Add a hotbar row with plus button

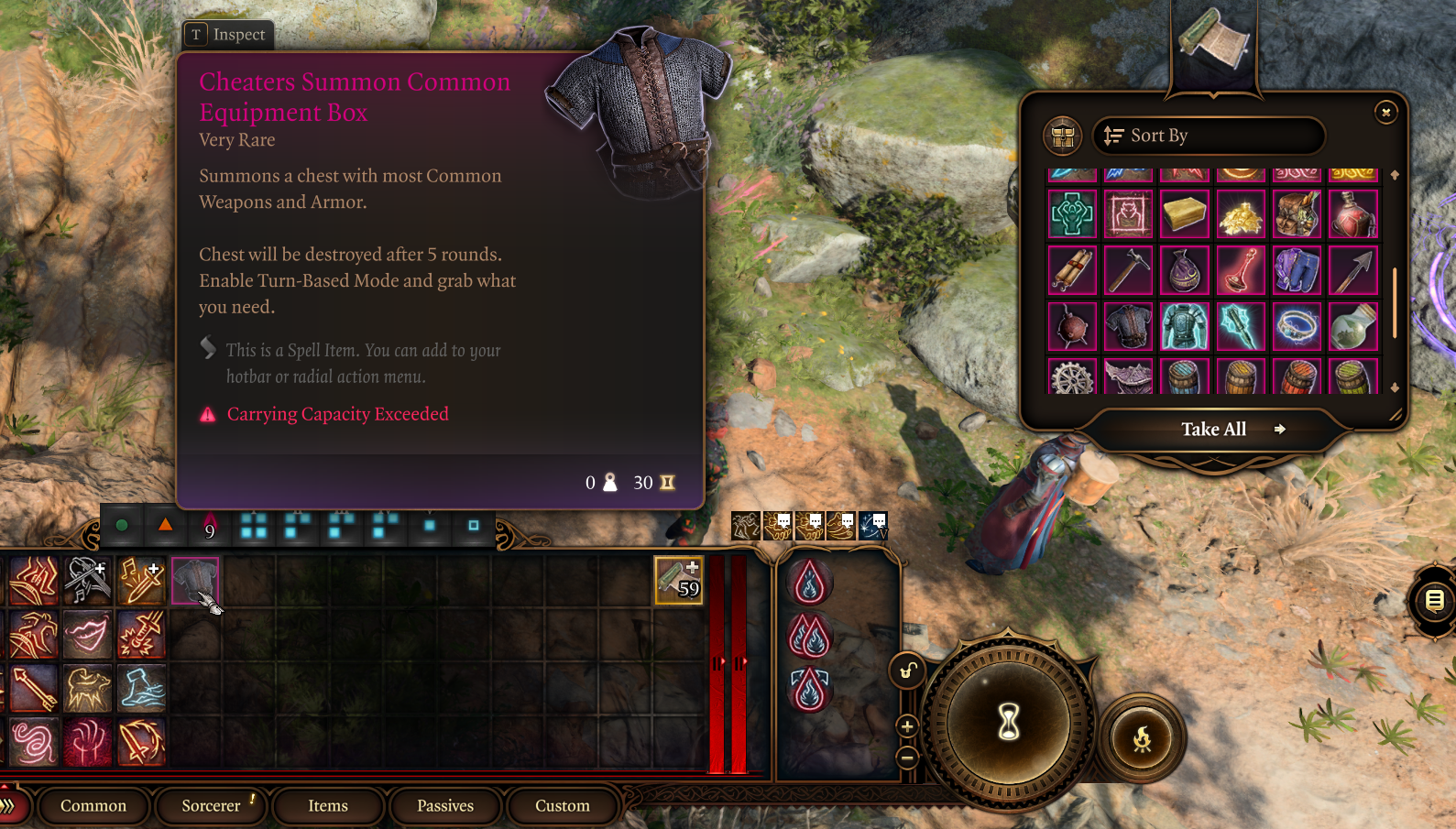click(907, 726)
